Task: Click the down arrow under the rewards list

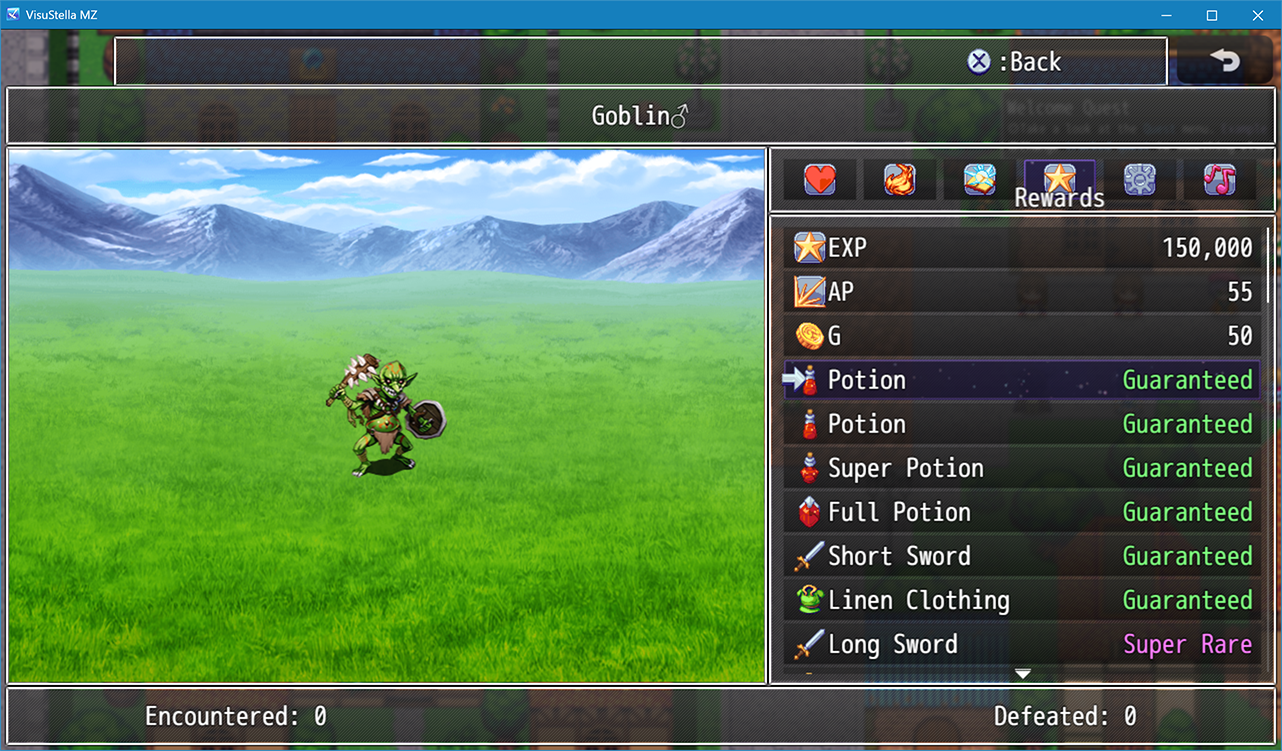Action: tap(1022, 674)
